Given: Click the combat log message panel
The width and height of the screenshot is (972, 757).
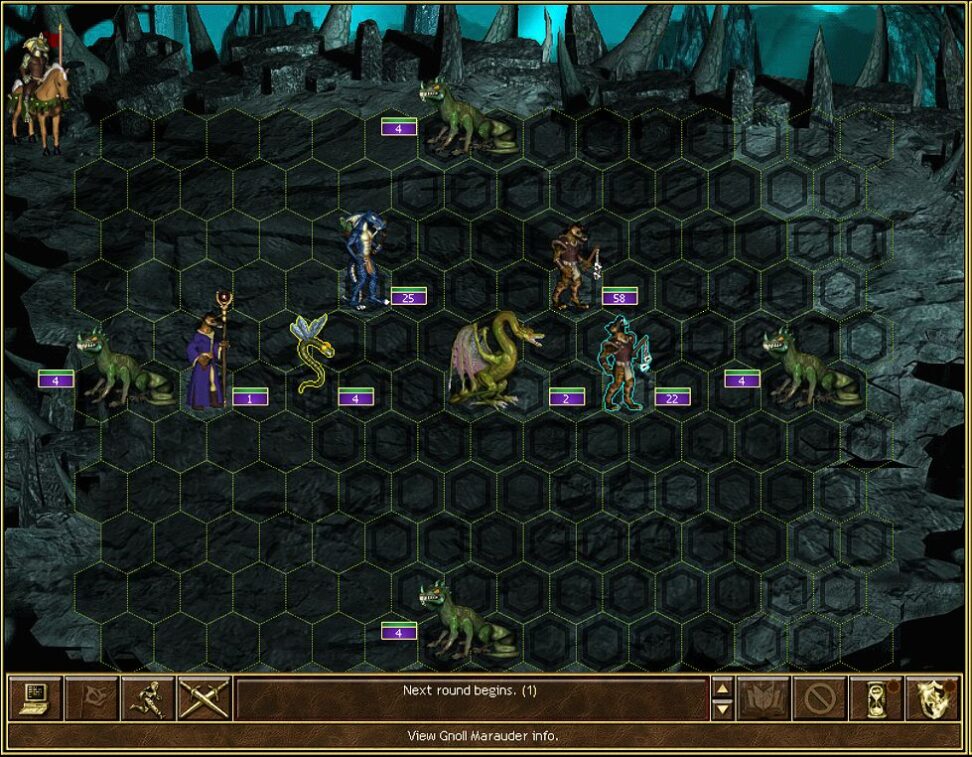Looking at the screenshot, I should 470,698.
